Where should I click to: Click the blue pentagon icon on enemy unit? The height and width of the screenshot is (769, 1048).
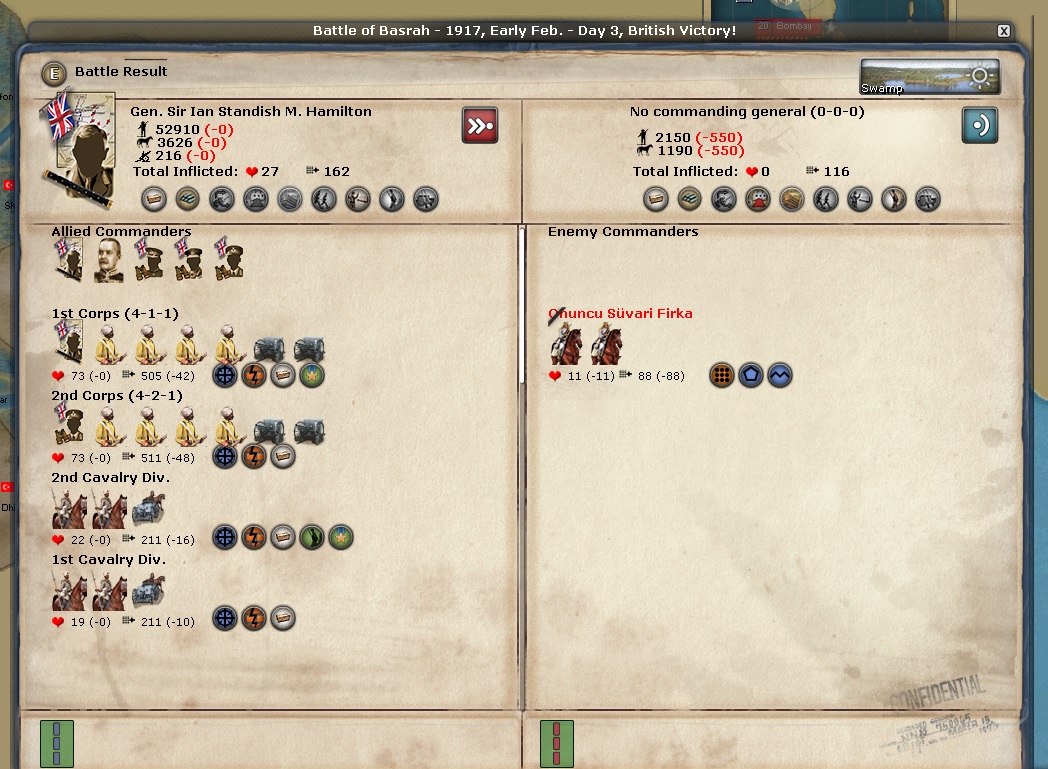[x=750, y=376]
